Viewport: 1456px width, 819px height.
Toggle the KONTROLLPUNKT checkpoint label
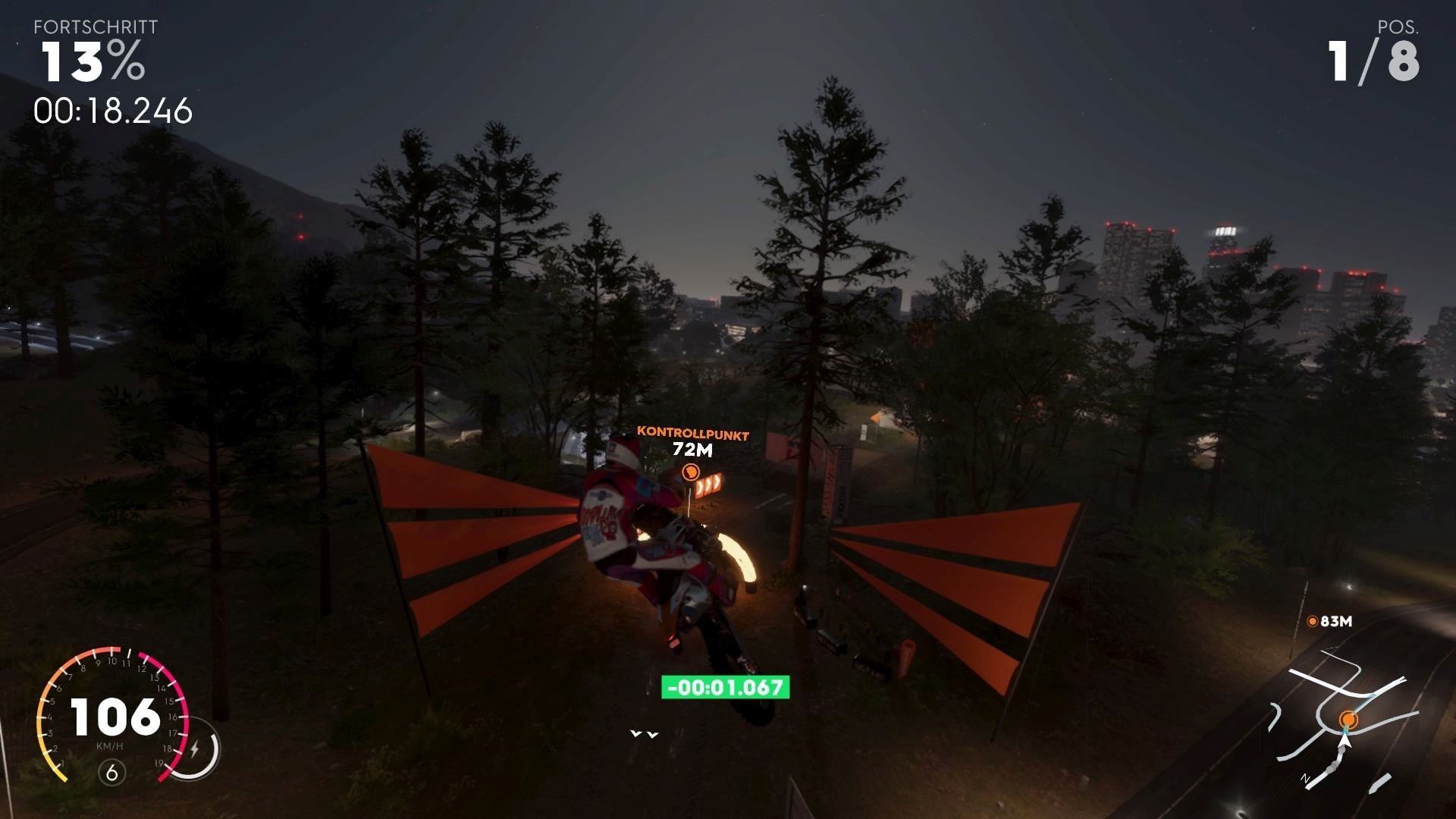[x=693, y=435]
